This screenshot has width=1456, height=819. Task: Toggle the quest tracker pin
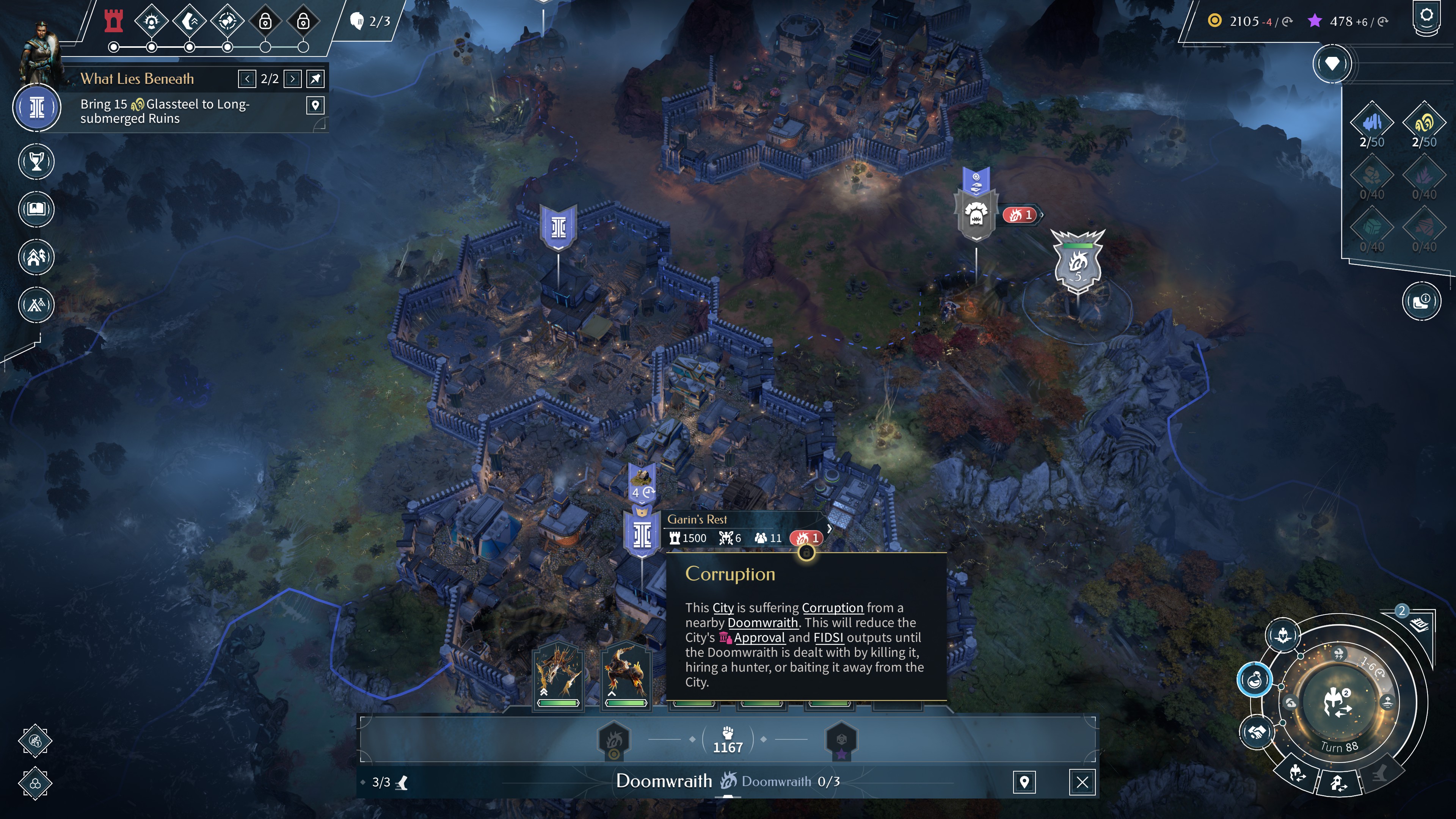(x=315, y=79)
